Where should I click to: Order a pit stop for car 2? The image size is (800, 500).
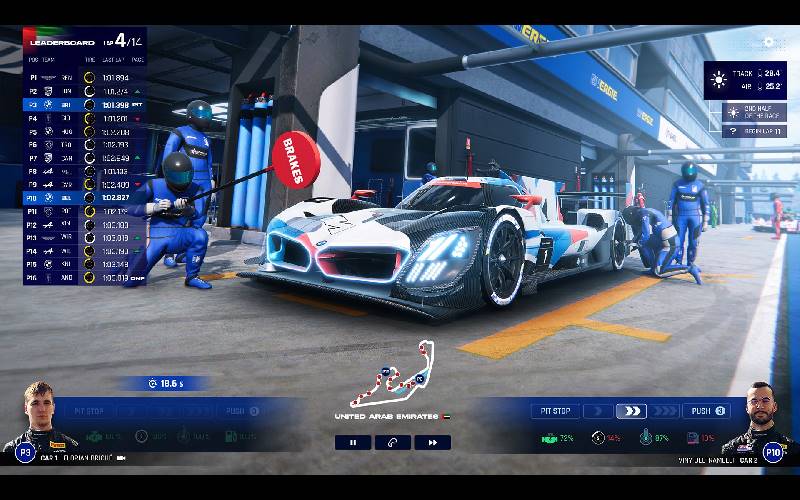[555, 411]
